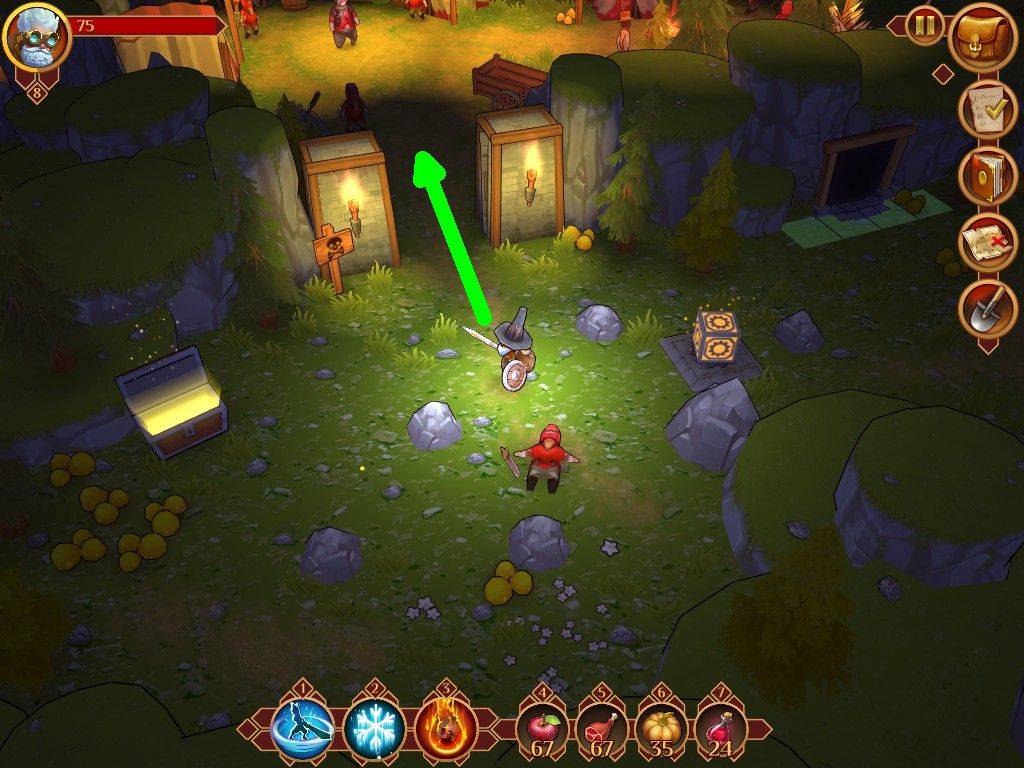Screen dimensions: 1024x768
Task: Open the dwarf character portrait
Action: tap(37, 38)
